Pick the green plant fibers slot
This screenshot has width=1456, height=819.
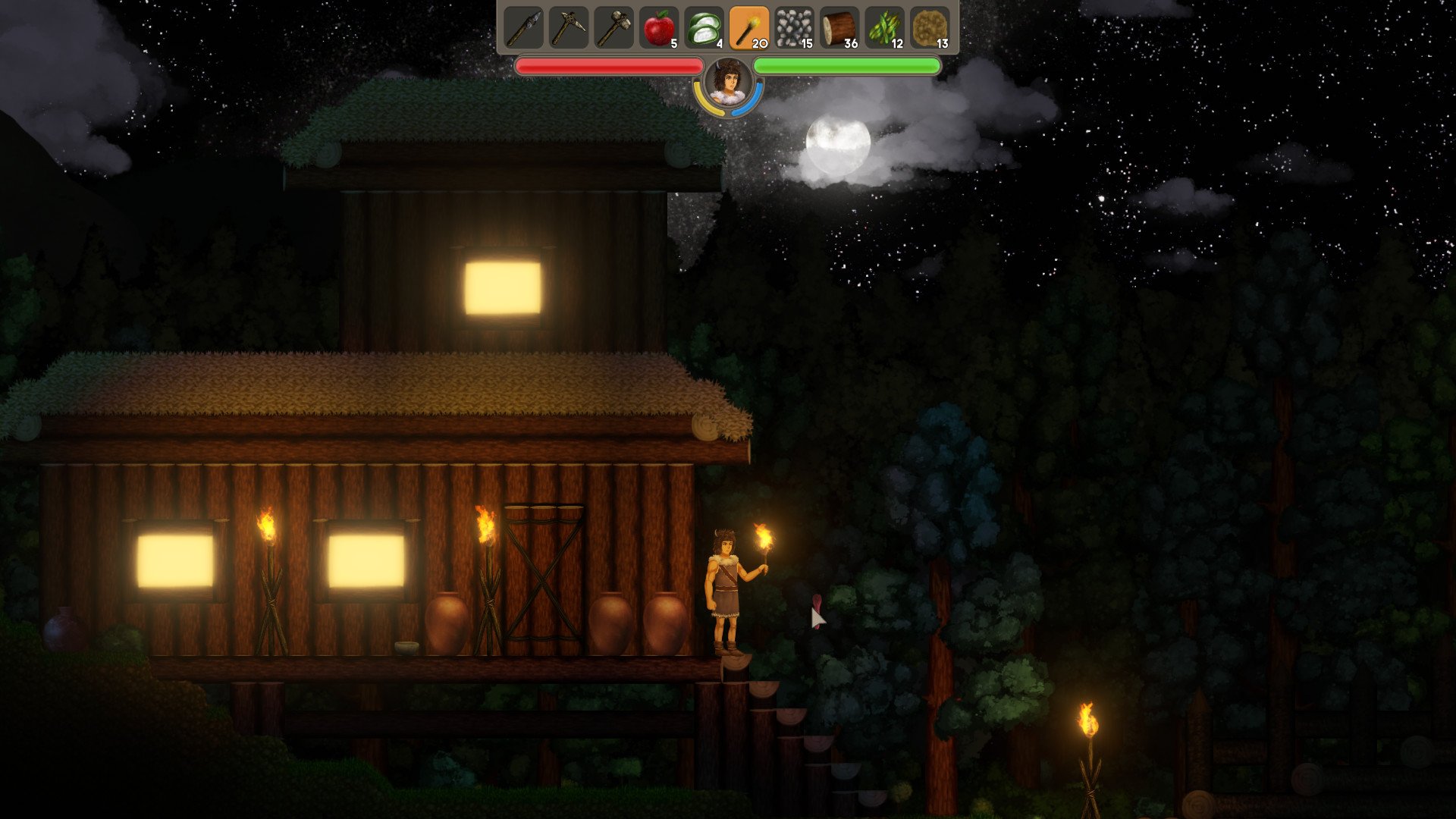click(885, 28)
